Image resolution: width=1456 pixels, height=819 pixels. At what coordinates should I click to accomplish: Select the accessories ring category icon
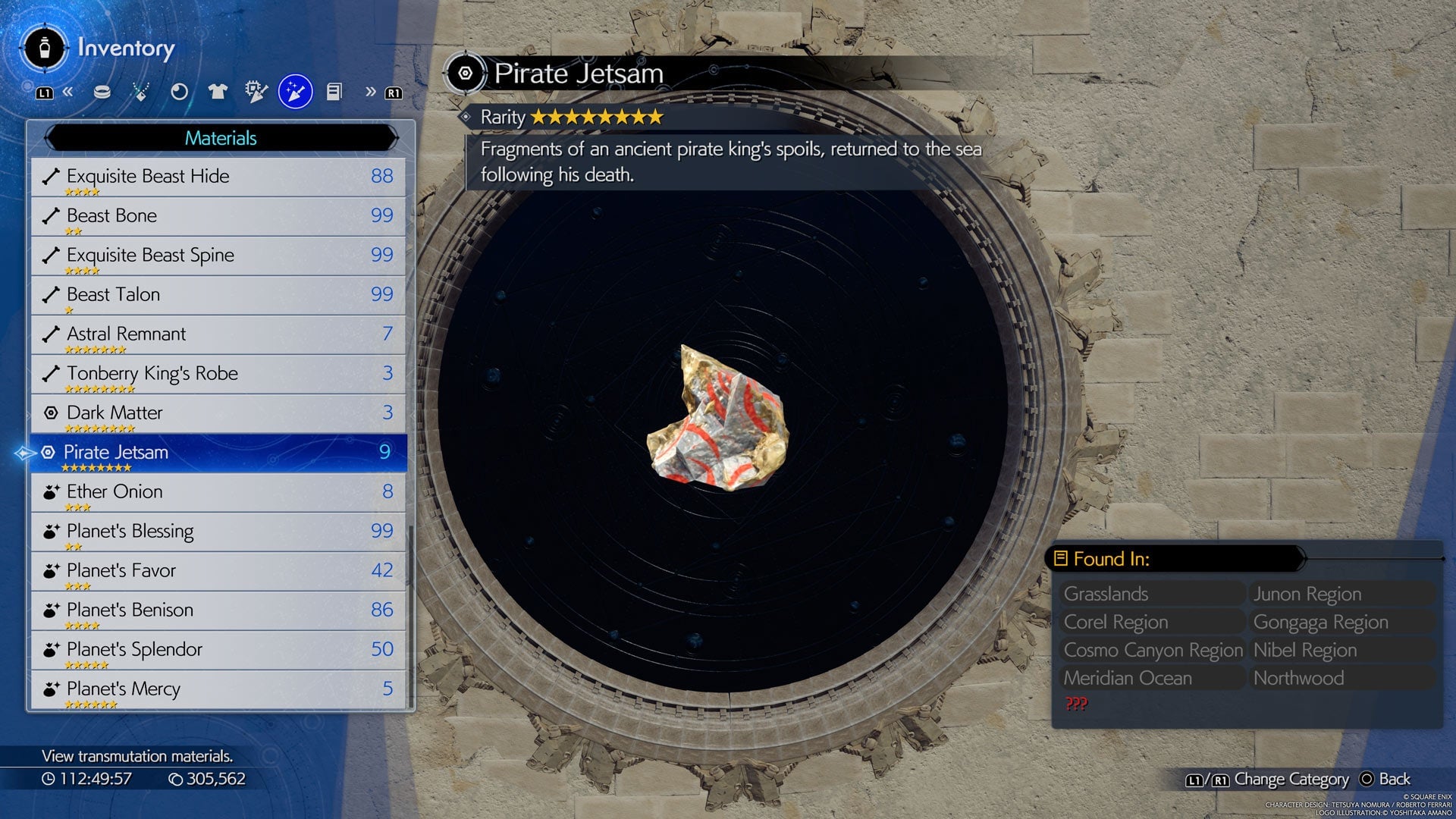coord(102,91)
